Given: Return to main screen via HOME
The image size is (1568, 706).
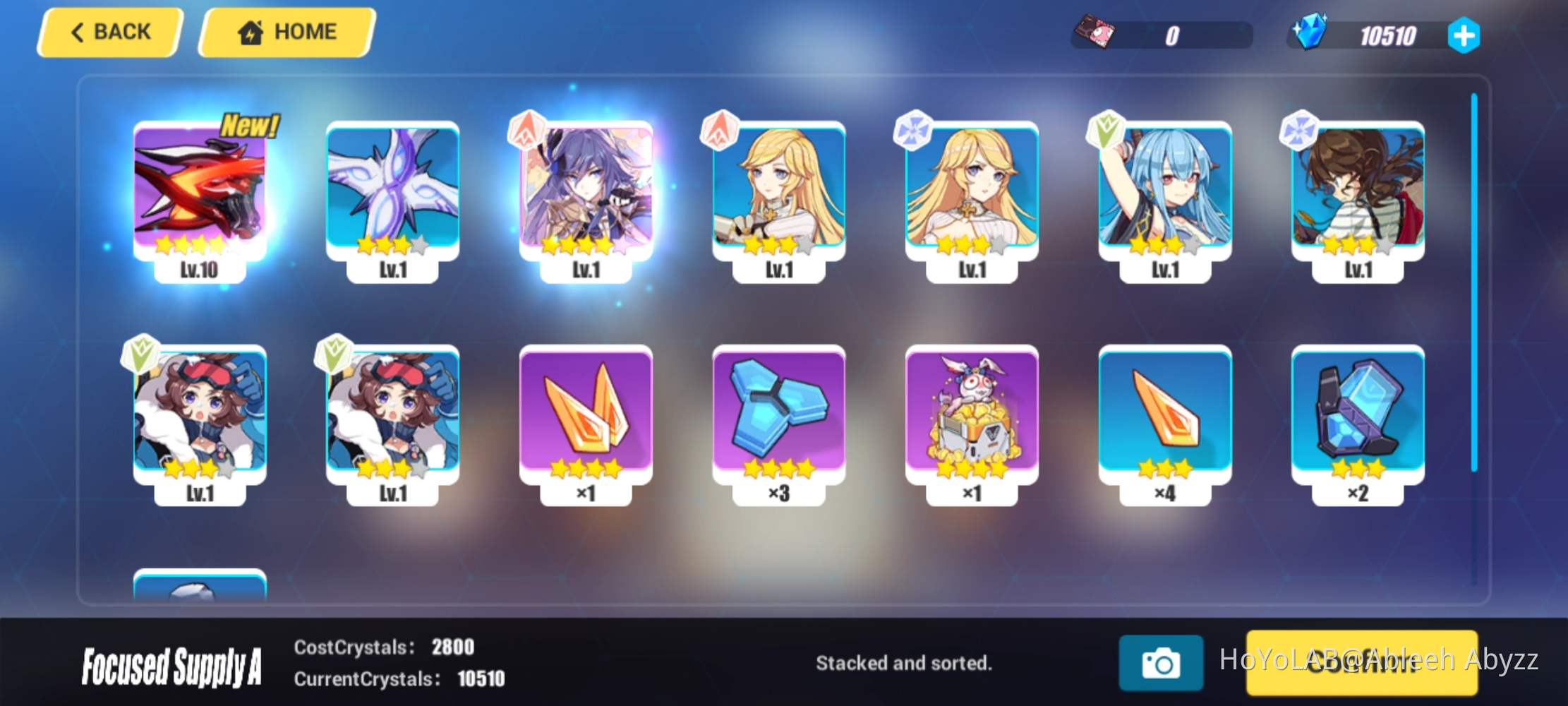Looking at the screenshot, I should tap(285, 32).
